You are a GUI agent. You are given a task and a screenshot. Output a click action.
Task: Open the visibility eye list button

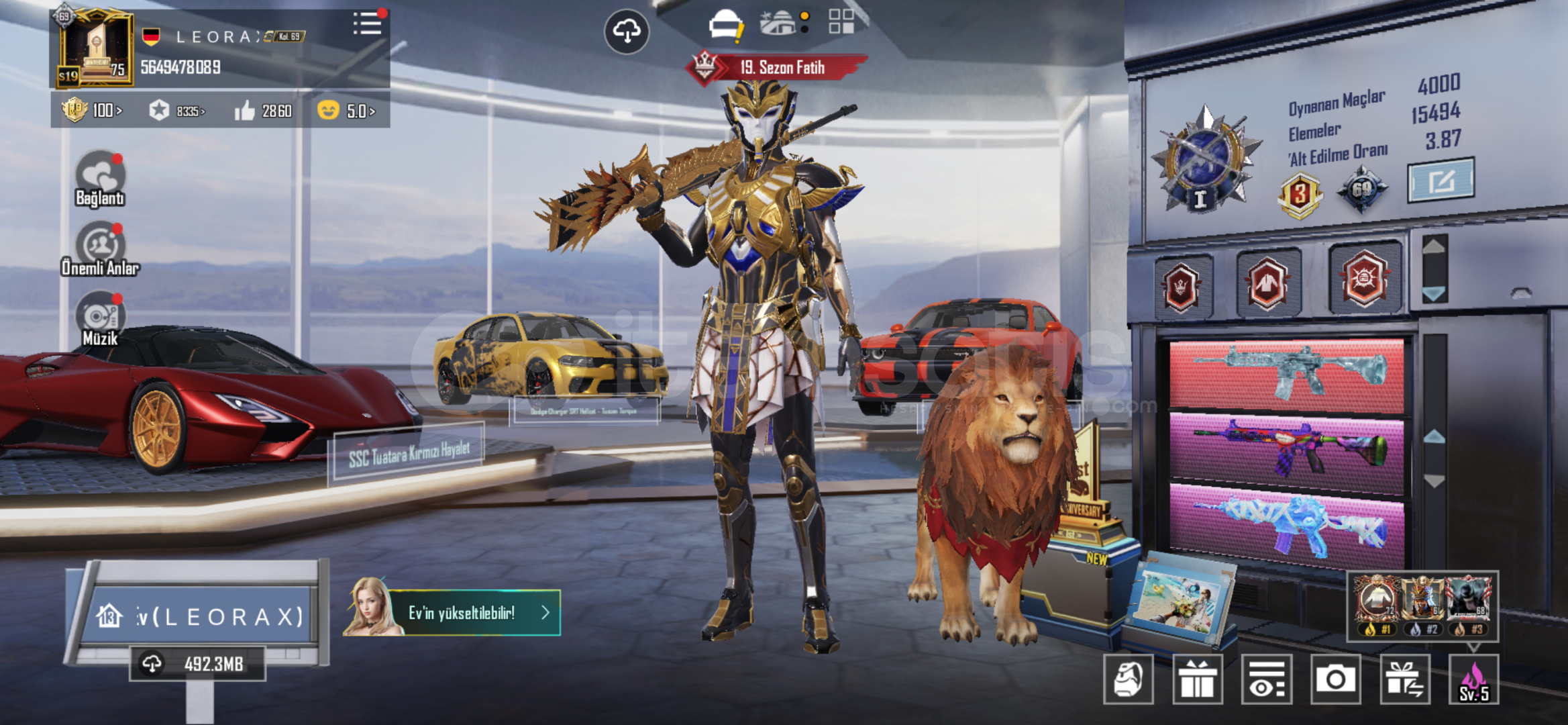[x=1266, y=679]
